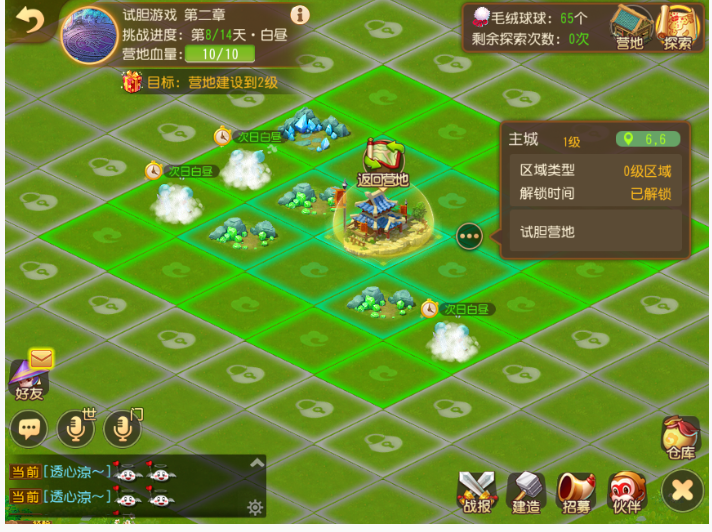Open the 招募 recruit horn menu
The image size is (712, 532).
(x=576, y=491)
